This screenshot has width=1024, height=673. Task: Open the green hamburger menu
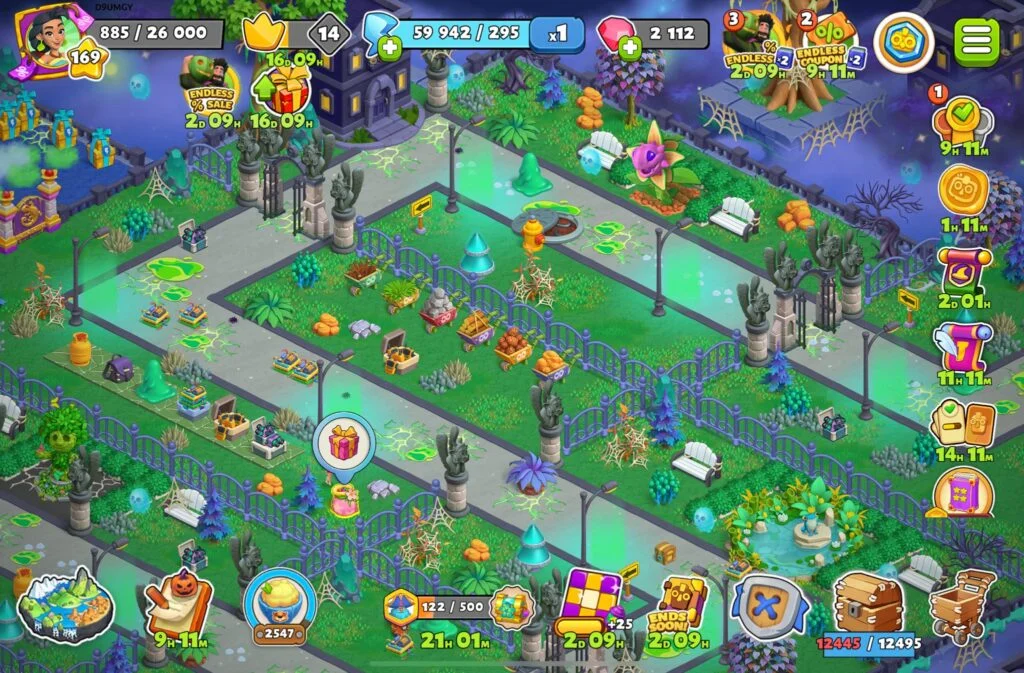[x=976, y=39]
